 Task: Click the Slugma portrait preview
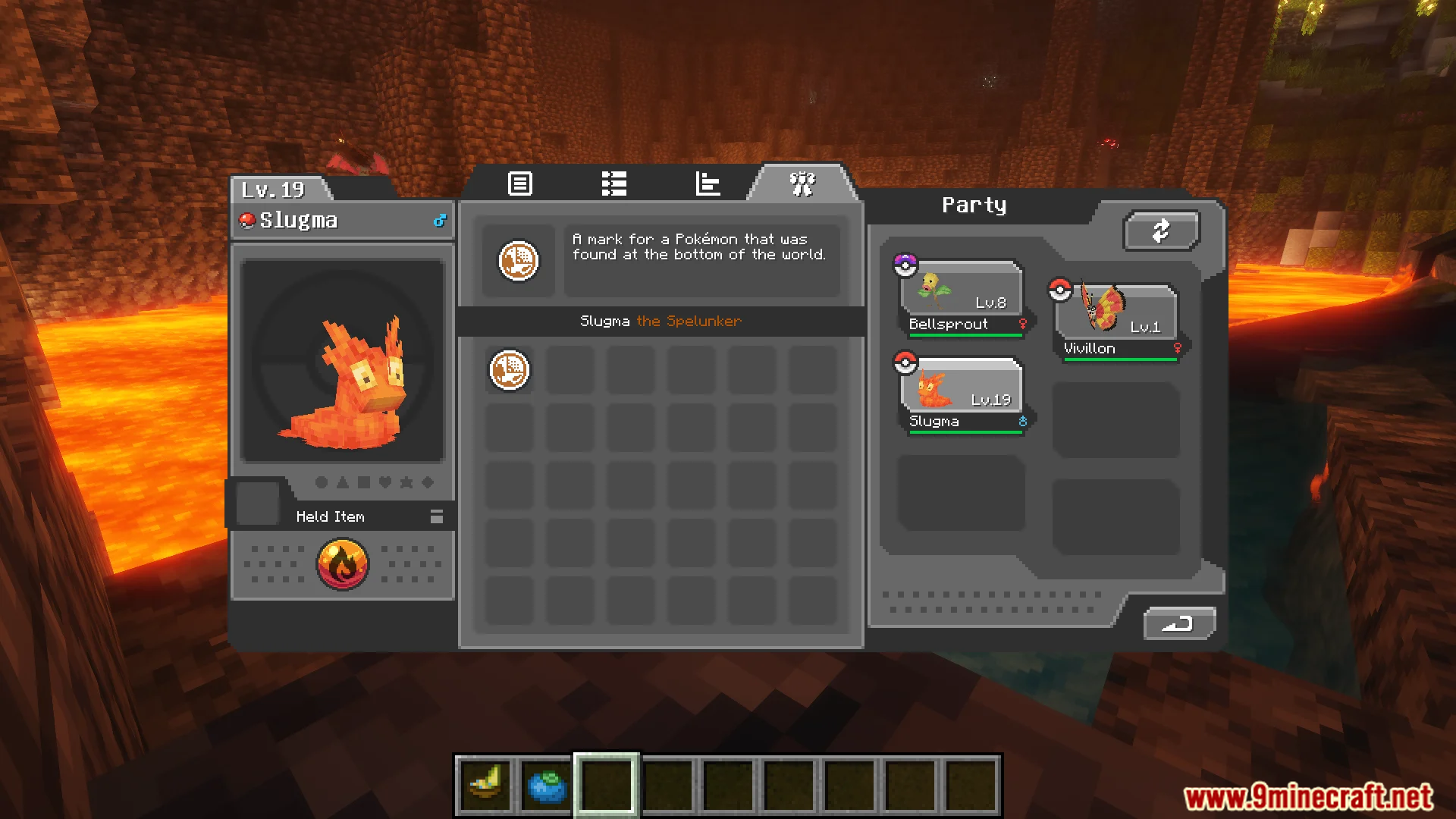click(x=342, y=361)
